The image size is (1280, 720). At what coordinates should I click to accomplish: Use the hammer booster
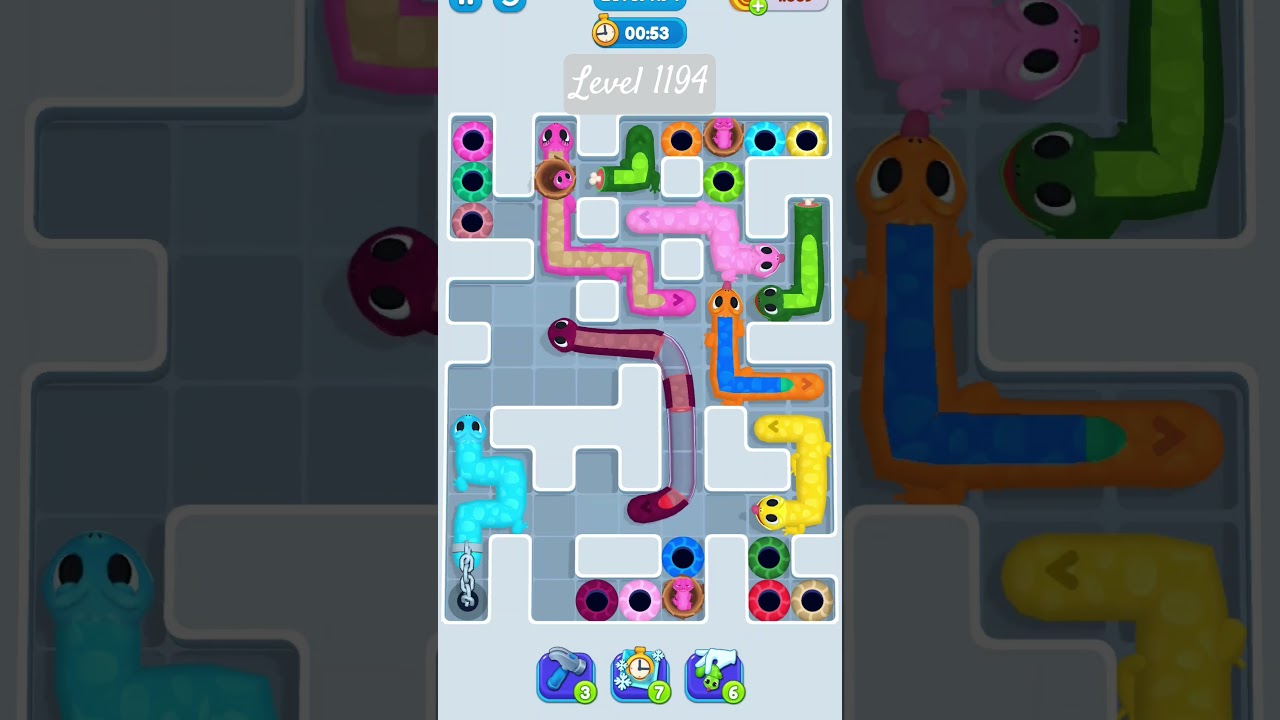[566, 675]
